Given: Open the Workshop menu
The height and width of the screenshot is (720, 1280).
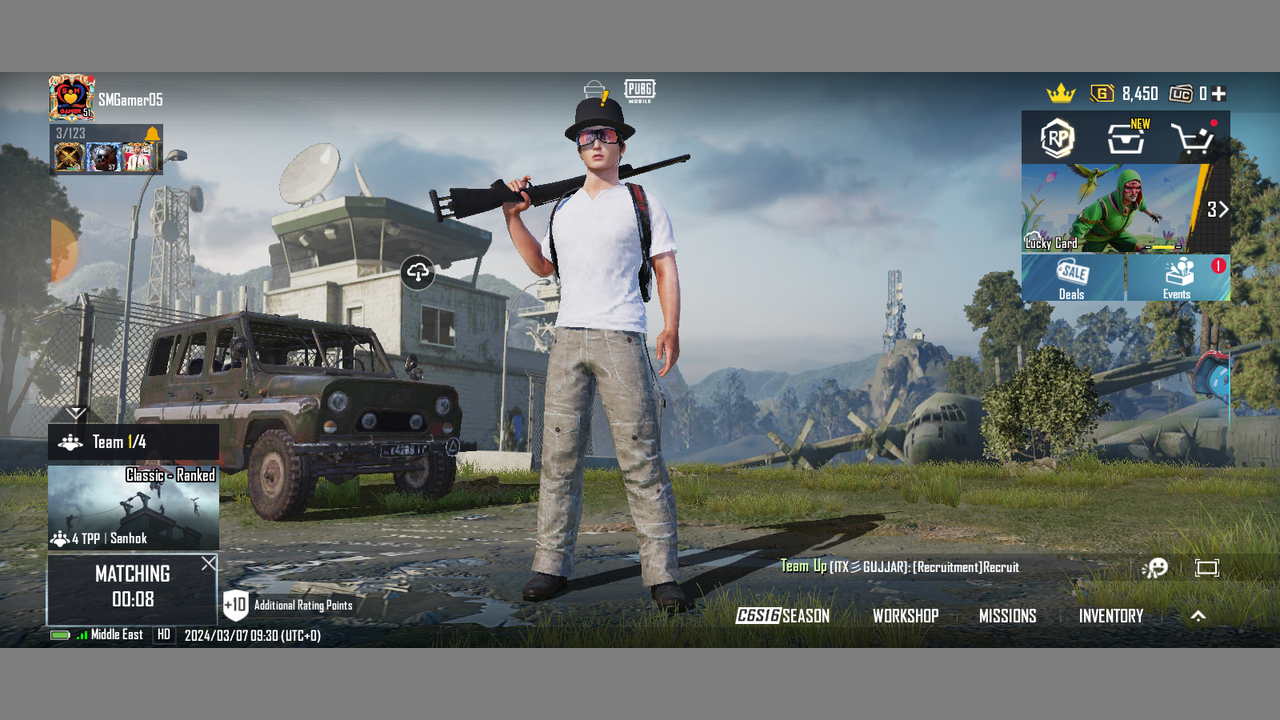Looking at the screenshot, I should tap(905, 616).
